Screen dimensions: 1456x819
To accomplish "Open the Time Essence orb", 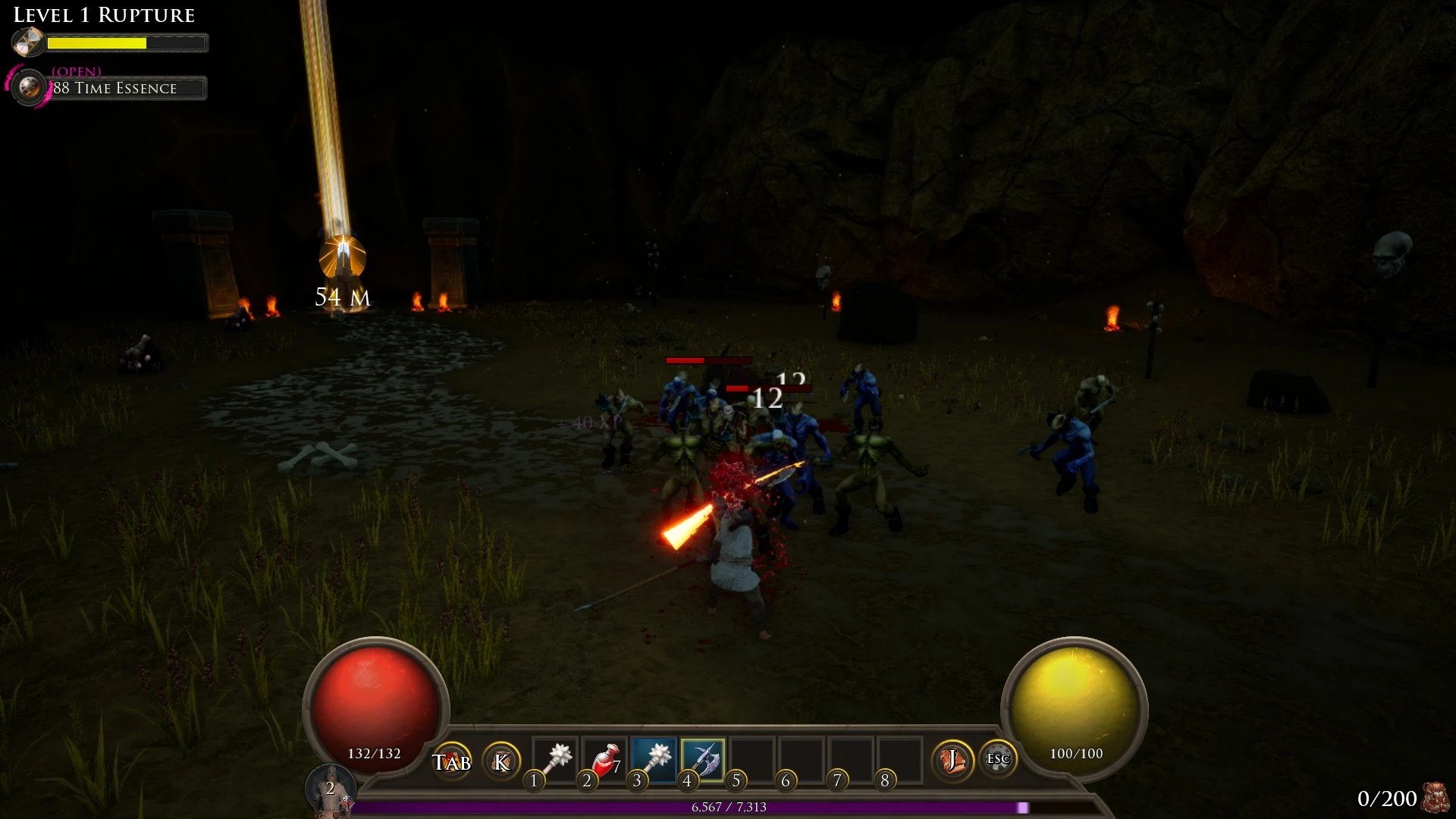I will click(x=30, y=88).
